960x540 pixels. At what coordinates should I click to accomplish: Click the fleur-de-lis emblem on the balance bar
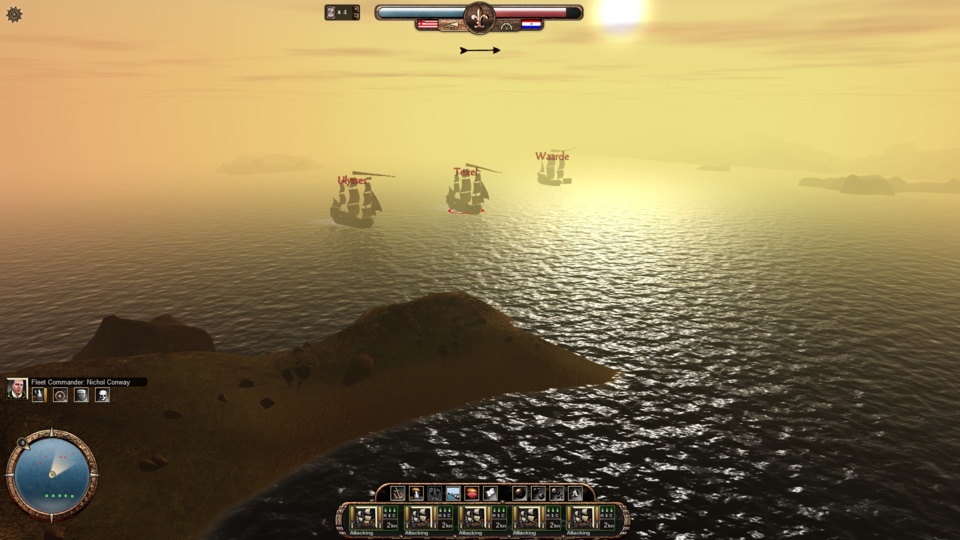pos(479,16)
